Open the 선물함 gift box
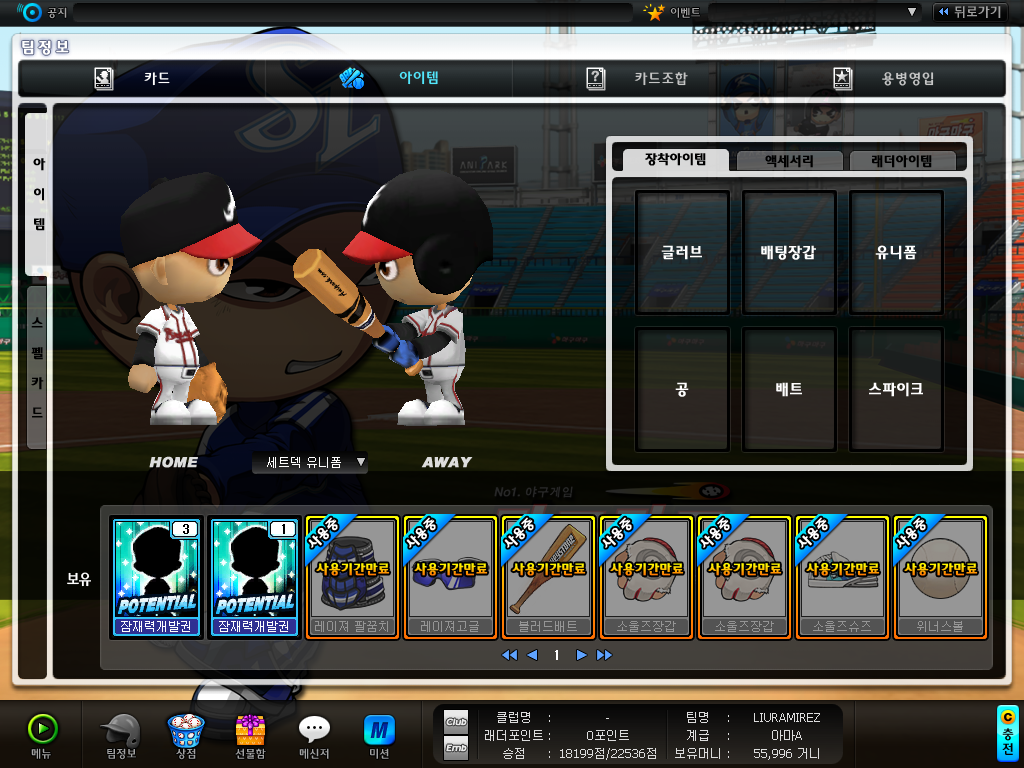The width and height of the screenshot is (1024, 768). (250, 737)
